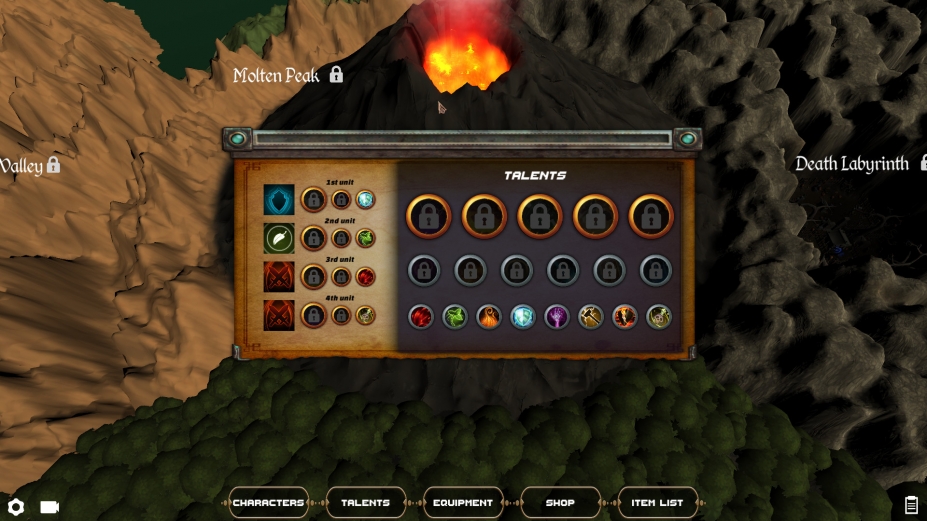Screen dimensions: 927x521
Task: Open settings with the gear icon
Action: 16,507
